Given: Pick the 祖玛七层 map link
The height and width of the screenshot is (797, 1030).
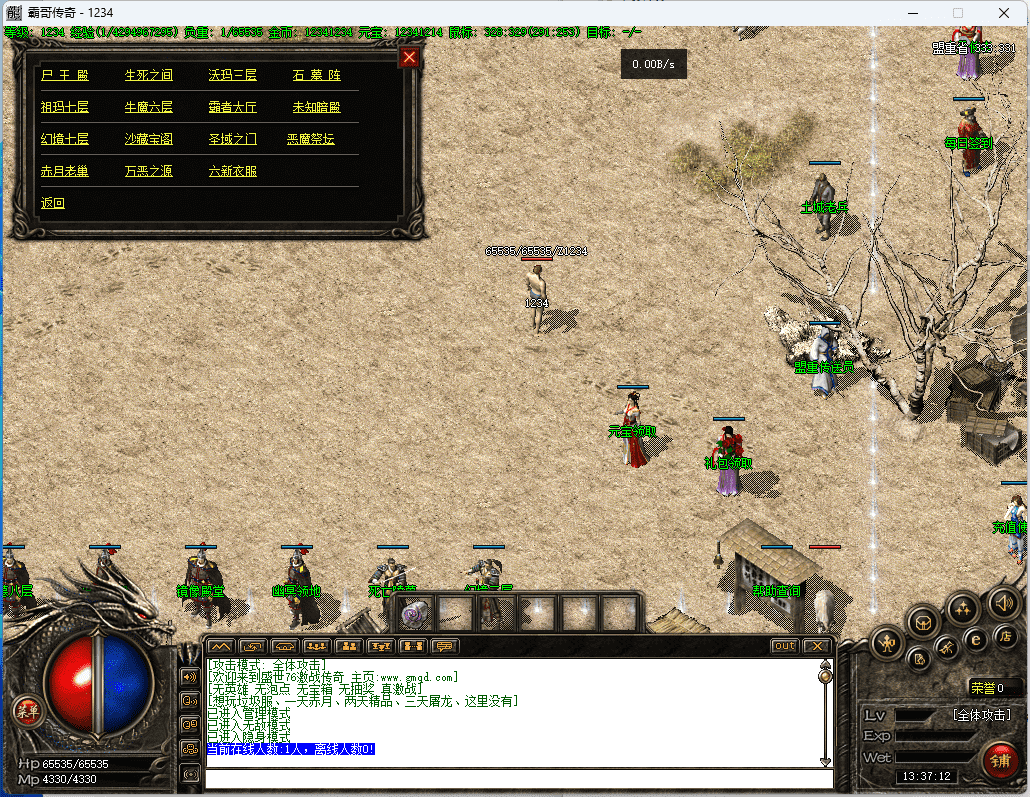Looking at the screenshot, I should [64, 107].
